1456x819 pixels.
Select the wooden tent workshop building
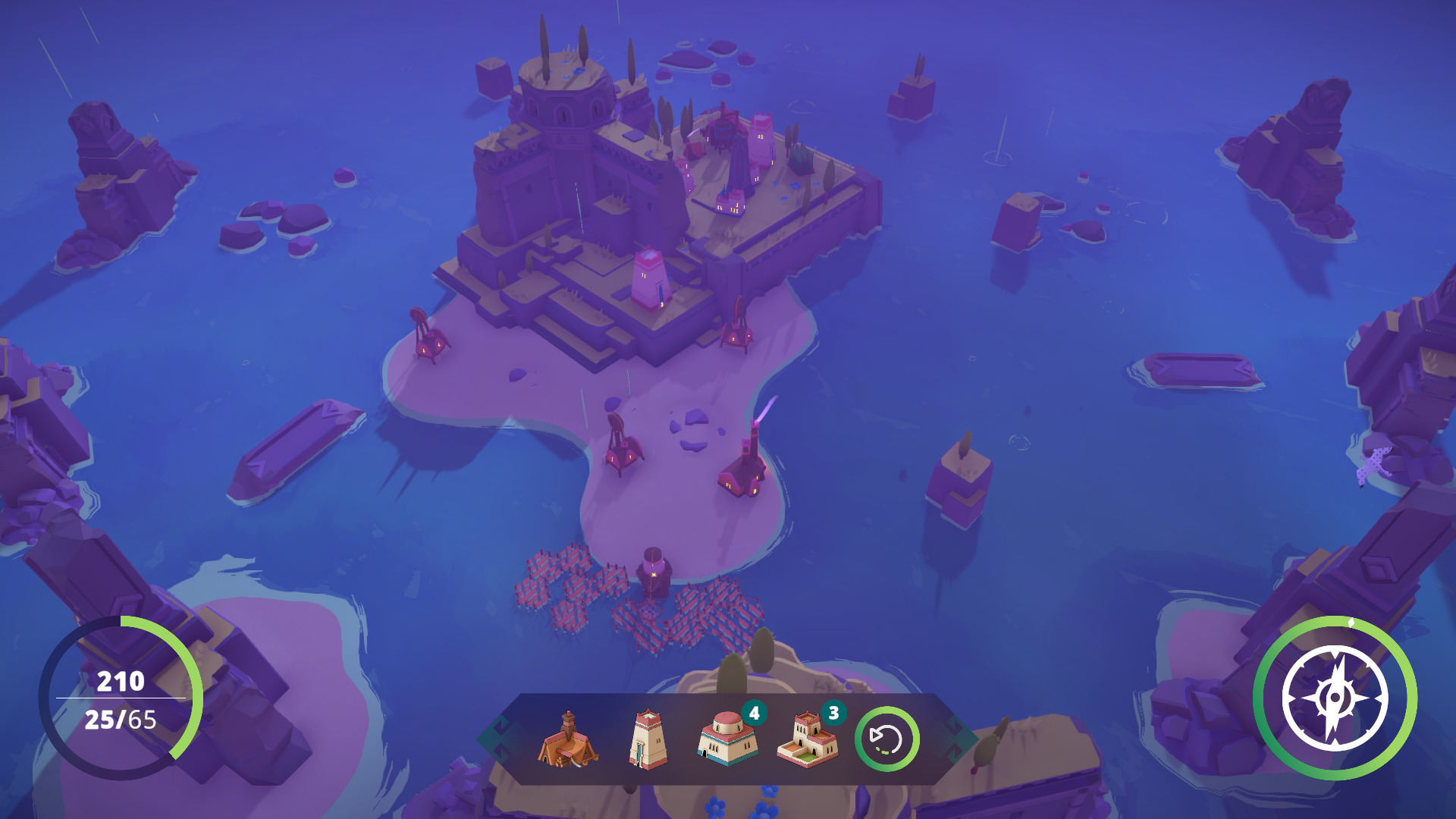pyautogui.click(x=567, y=739)
